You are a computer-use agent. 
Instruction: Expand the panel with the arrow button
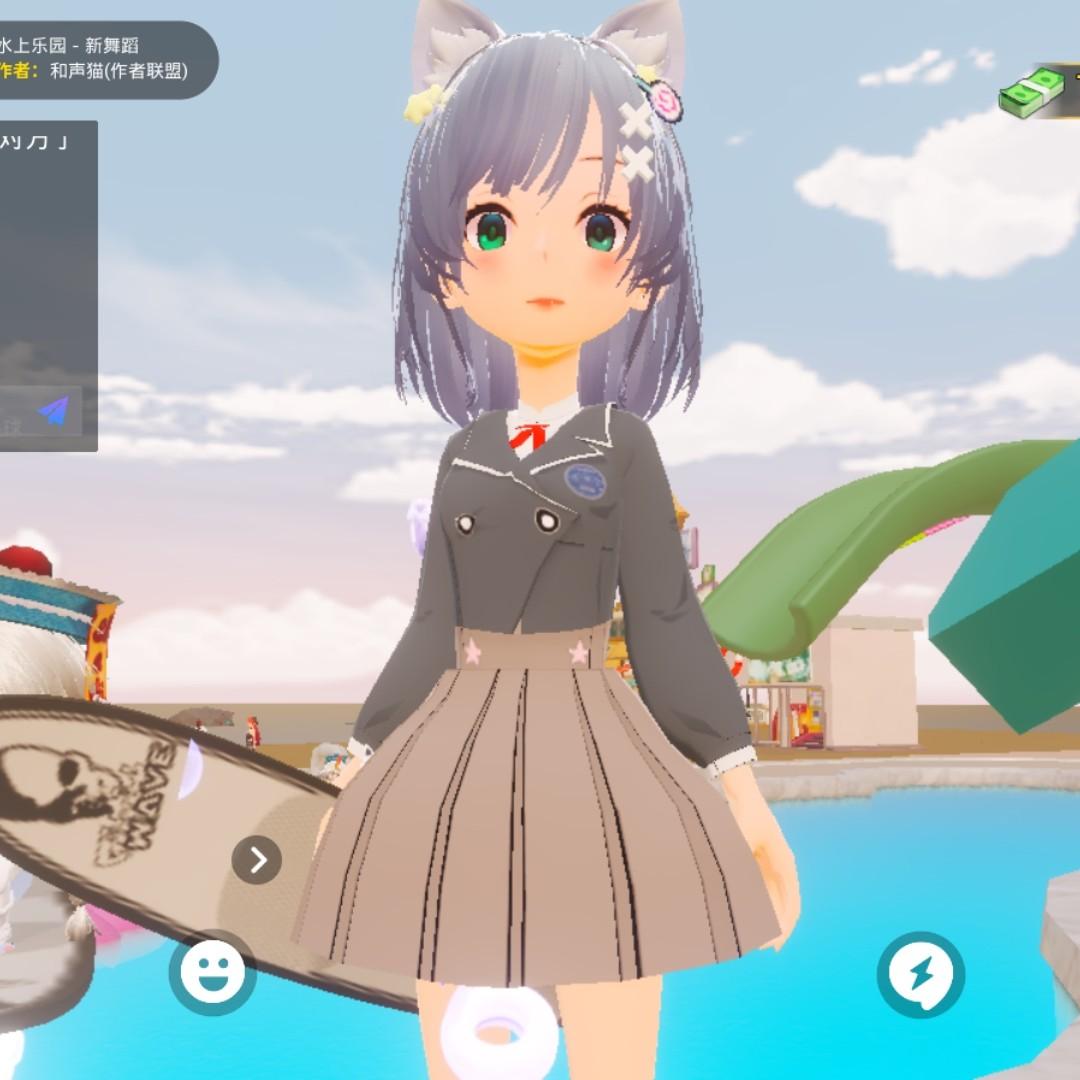pos(257,859)
